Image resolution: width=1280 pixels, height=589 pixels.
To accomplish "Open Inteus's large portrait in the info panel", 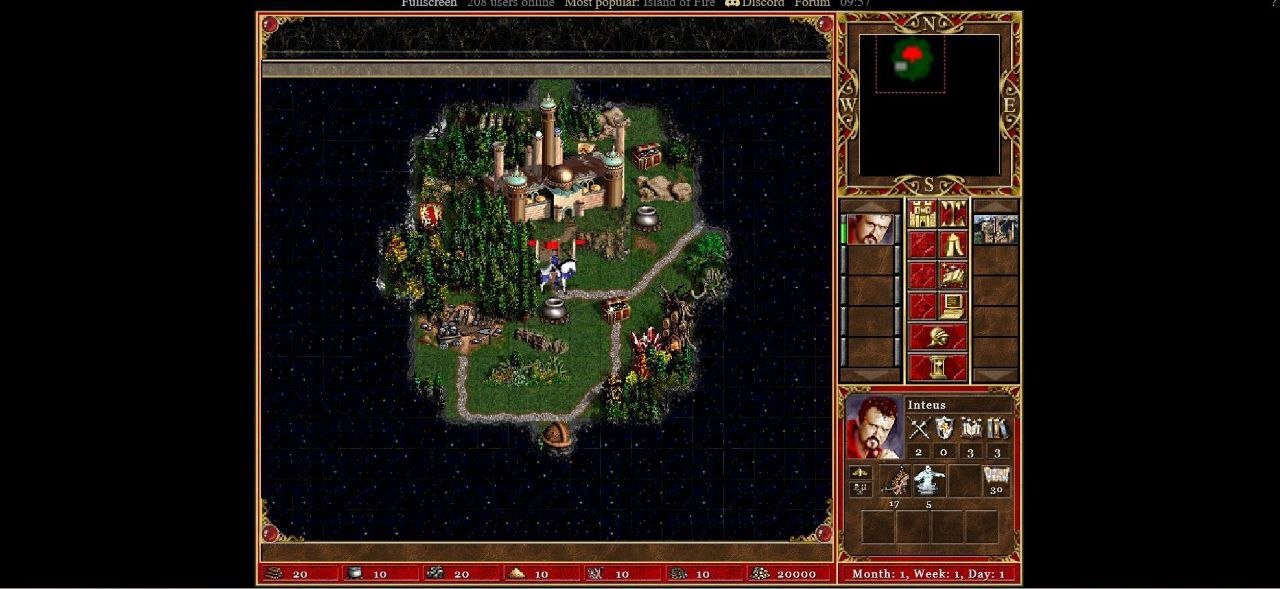I will (x=873, y=427).
